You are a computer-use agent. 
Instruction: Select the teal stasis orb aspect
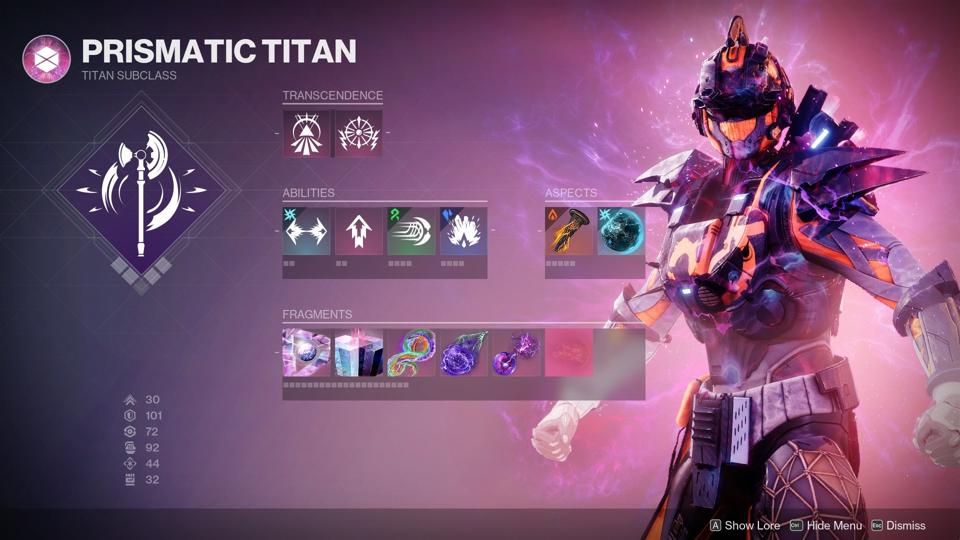(620, 231)
